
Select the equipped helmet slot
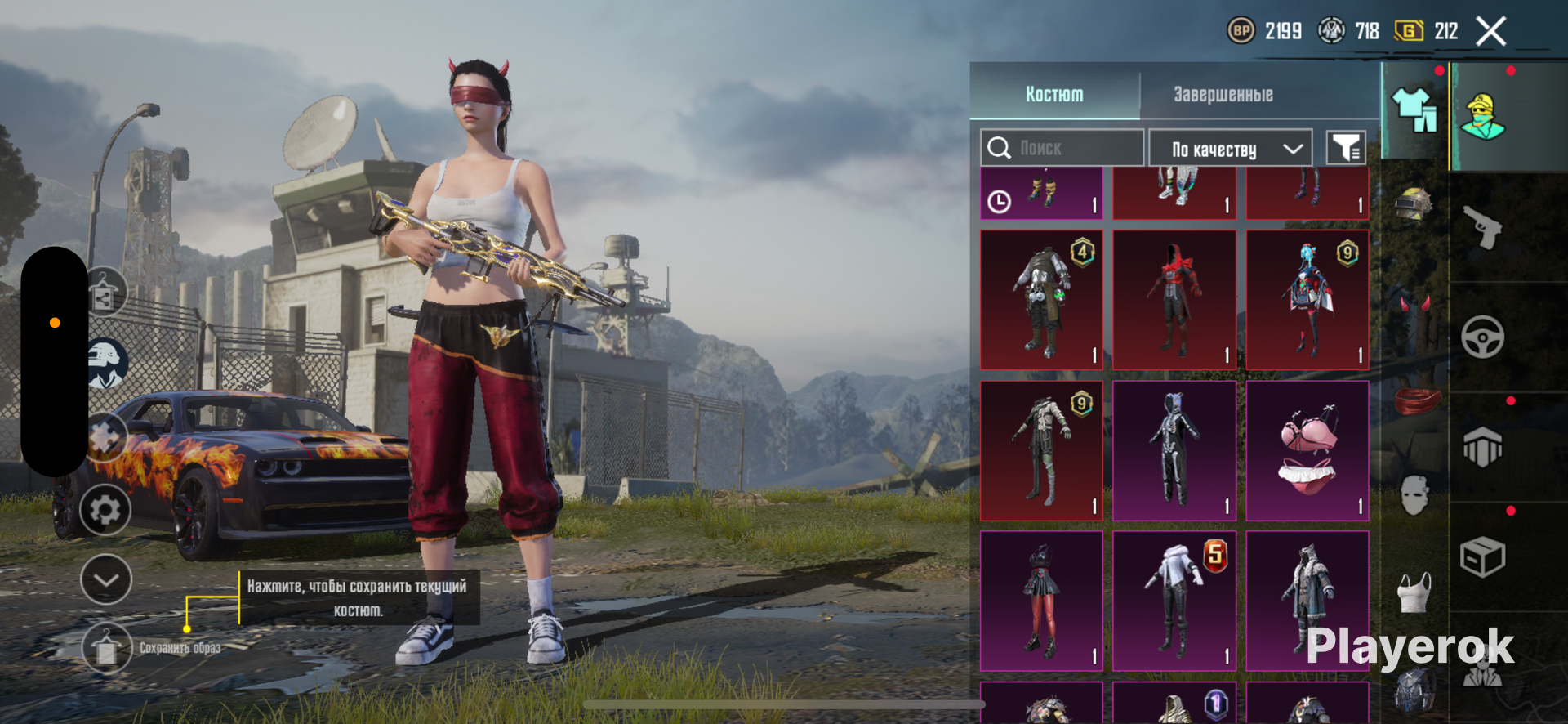1414,203
